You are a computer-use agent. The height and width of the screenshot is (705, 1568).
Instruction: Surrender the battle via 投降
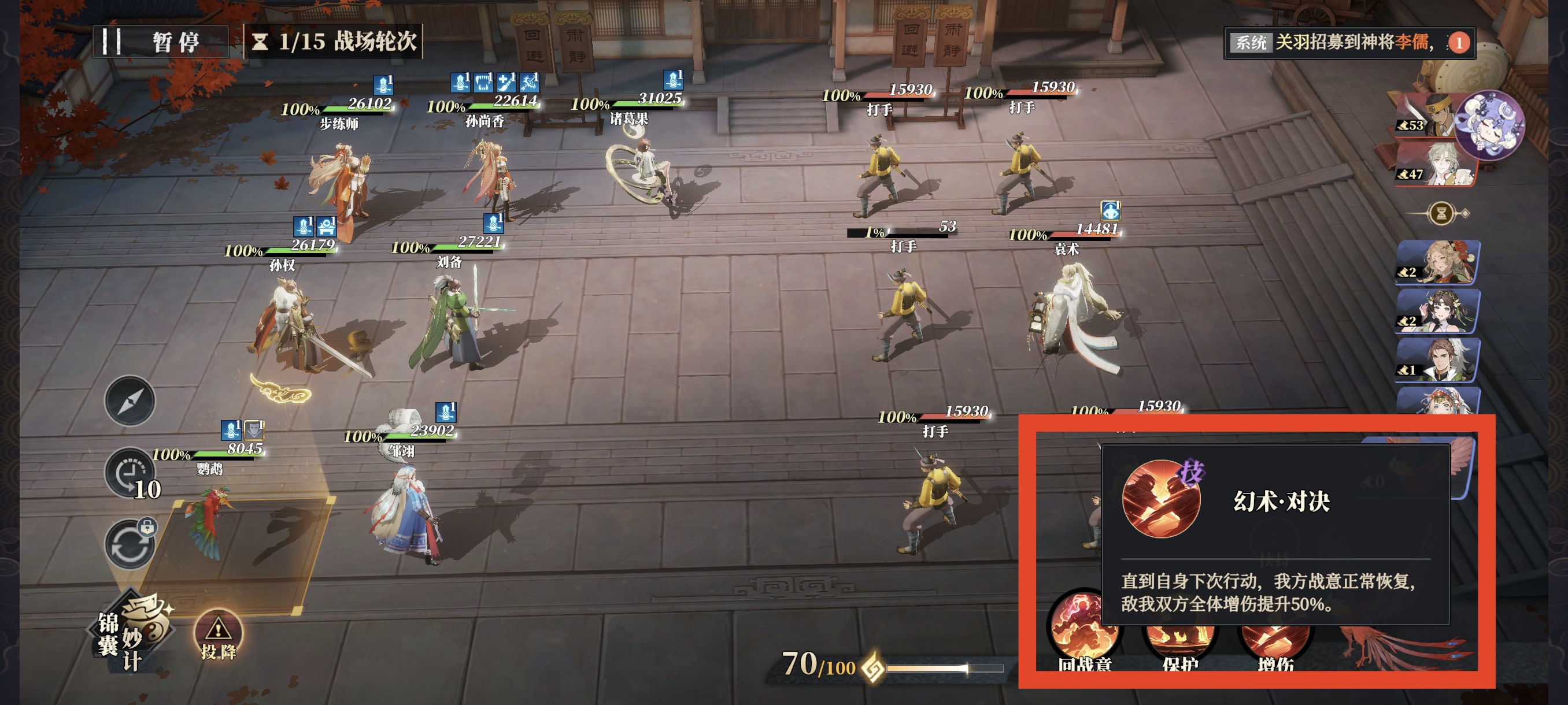pyautogui.click(x=218, y=636)
